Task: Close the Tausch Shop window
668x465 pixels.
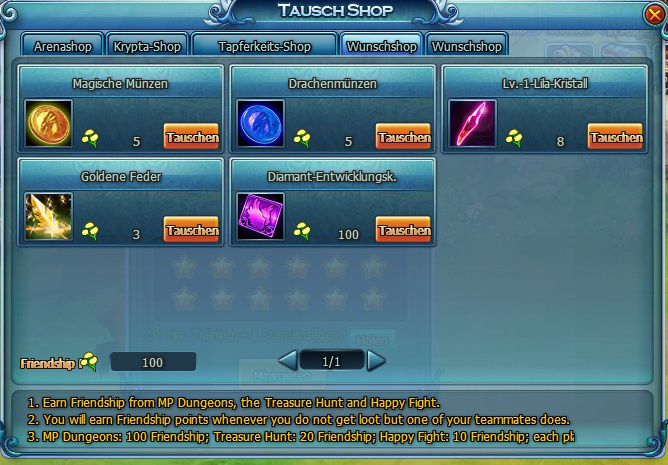Action: pos(653,14)
